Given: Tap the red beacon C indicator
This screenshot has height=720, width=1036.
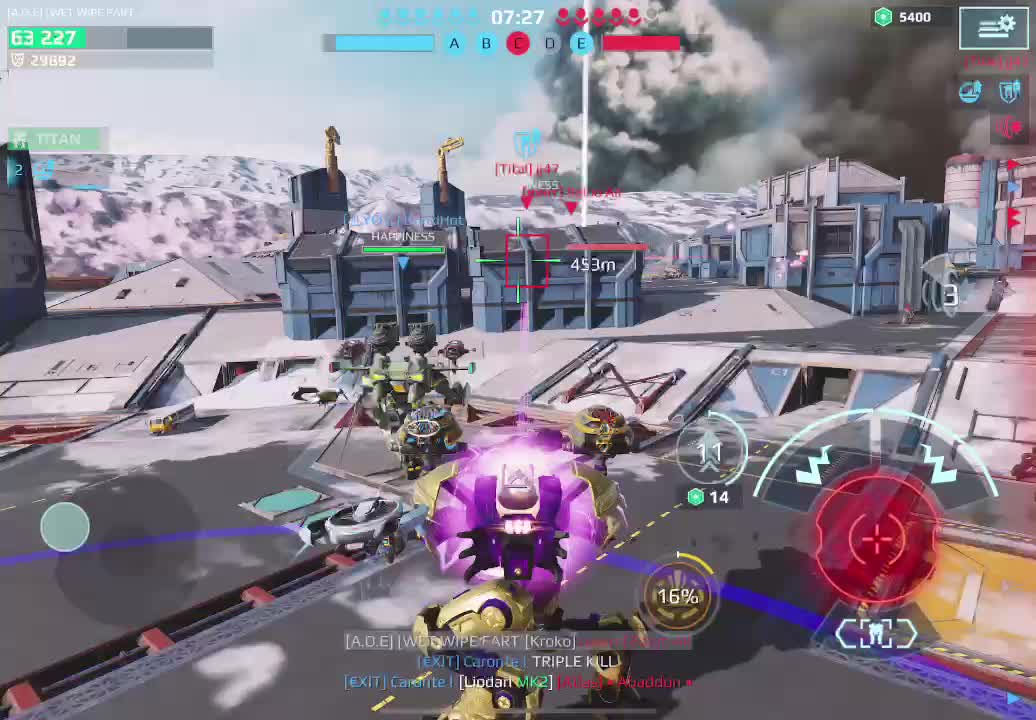Looking at the screenshot, I should point(518,43).
